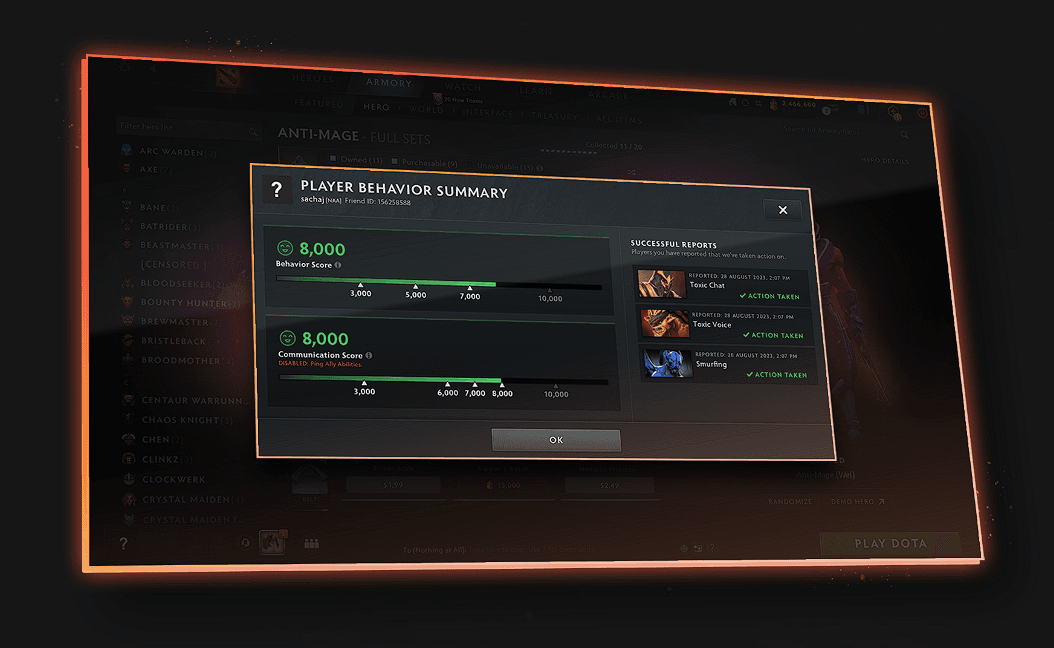Start matchmaking with Play Dota
The width and height of the screenshot is (1054, 648).
(x=888, y=544)
